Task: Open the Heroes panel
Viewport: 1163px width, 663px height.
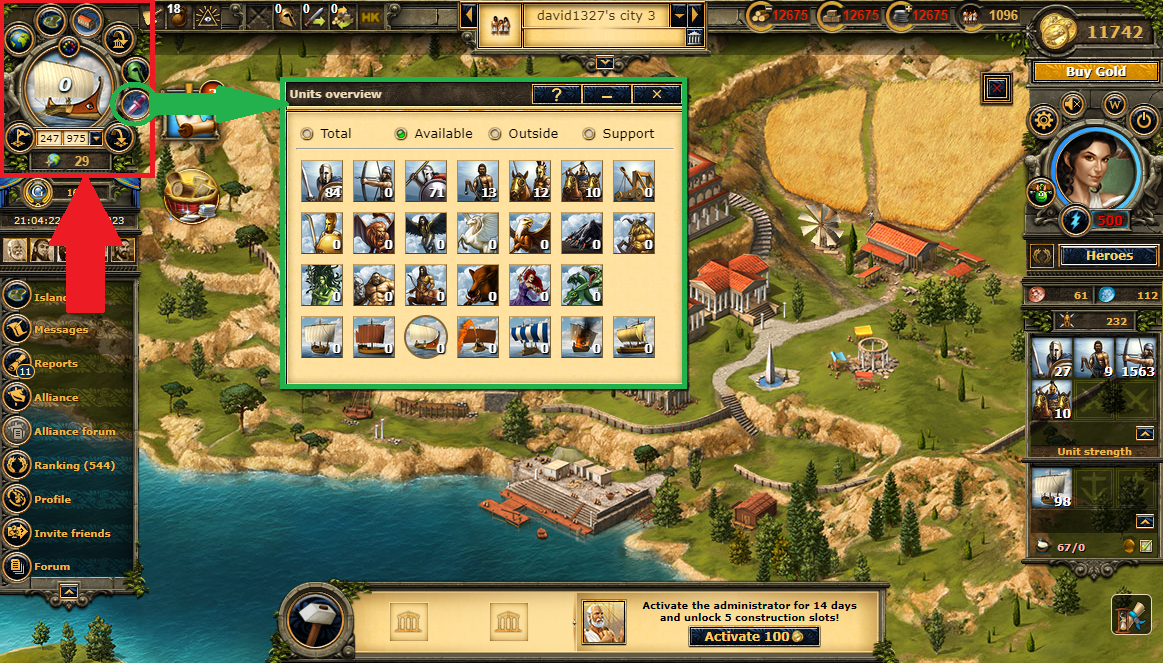Action: 1109,256
